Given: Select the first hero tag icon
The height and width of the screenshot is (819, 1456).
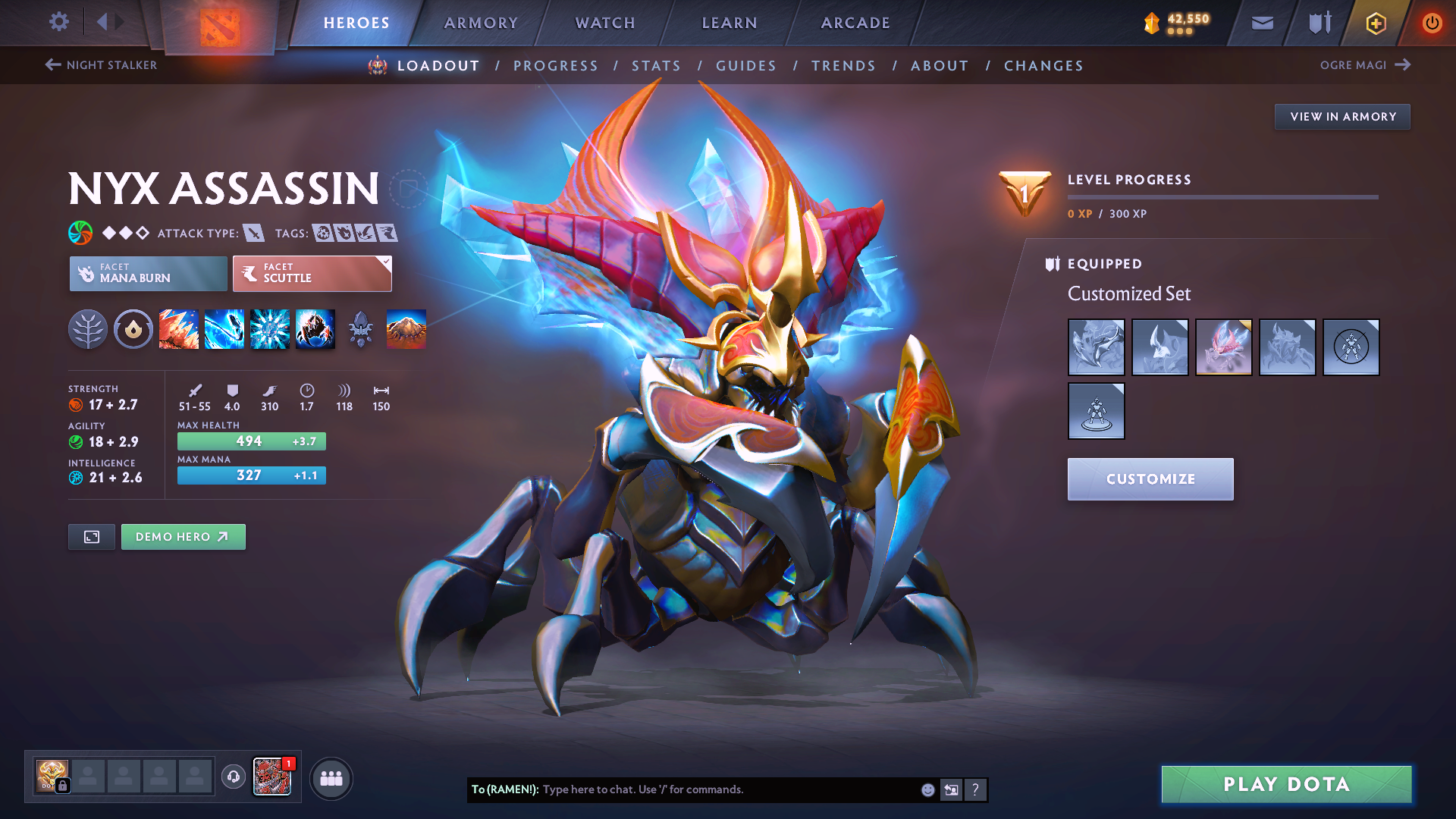Looking at the screenshot, I should [x=322, y=233].
